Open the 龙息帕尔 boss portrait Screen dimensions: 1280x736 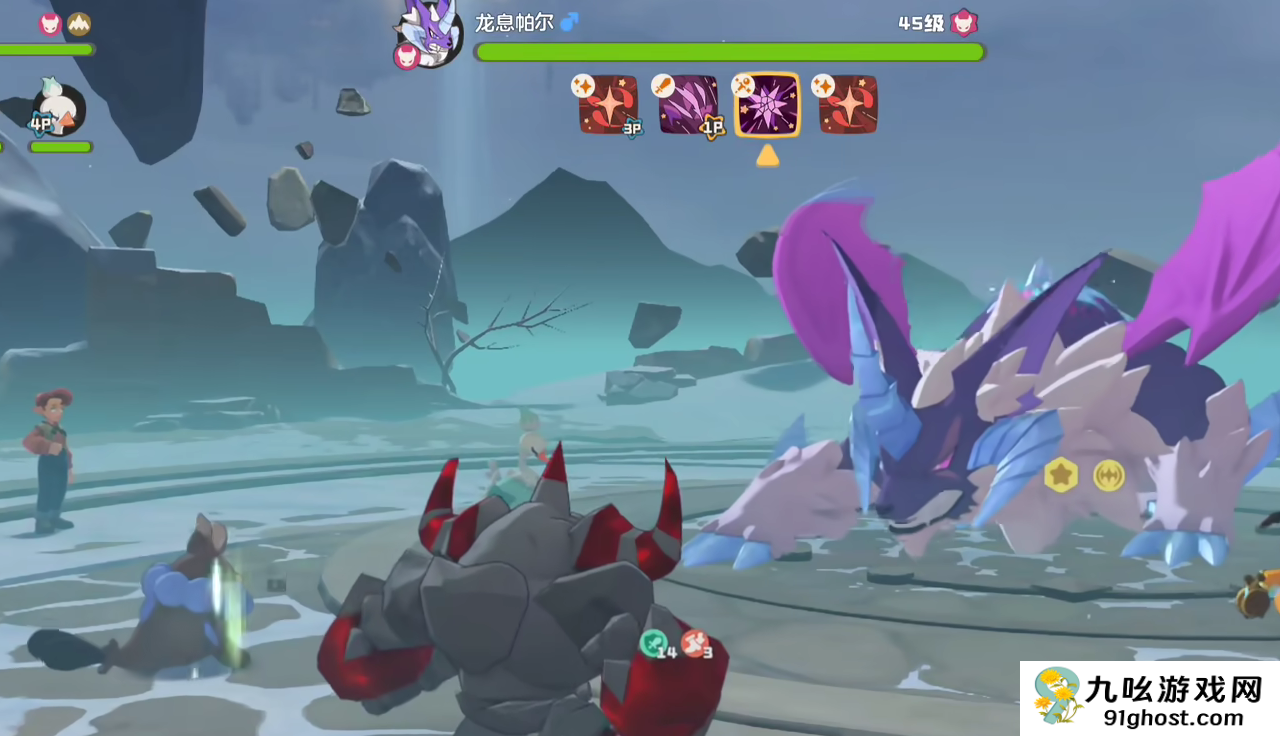tap(431, 35)
